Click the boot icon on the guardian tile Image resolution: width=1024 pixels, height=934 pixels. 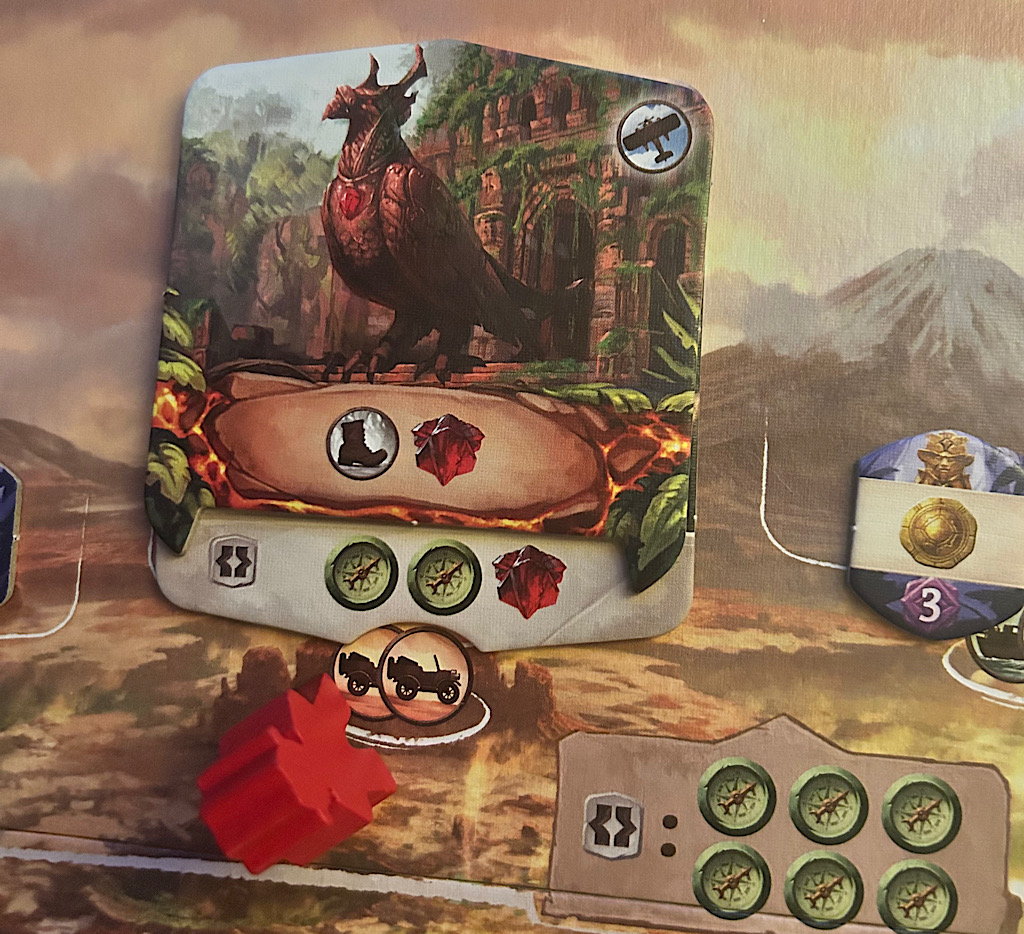362,443
